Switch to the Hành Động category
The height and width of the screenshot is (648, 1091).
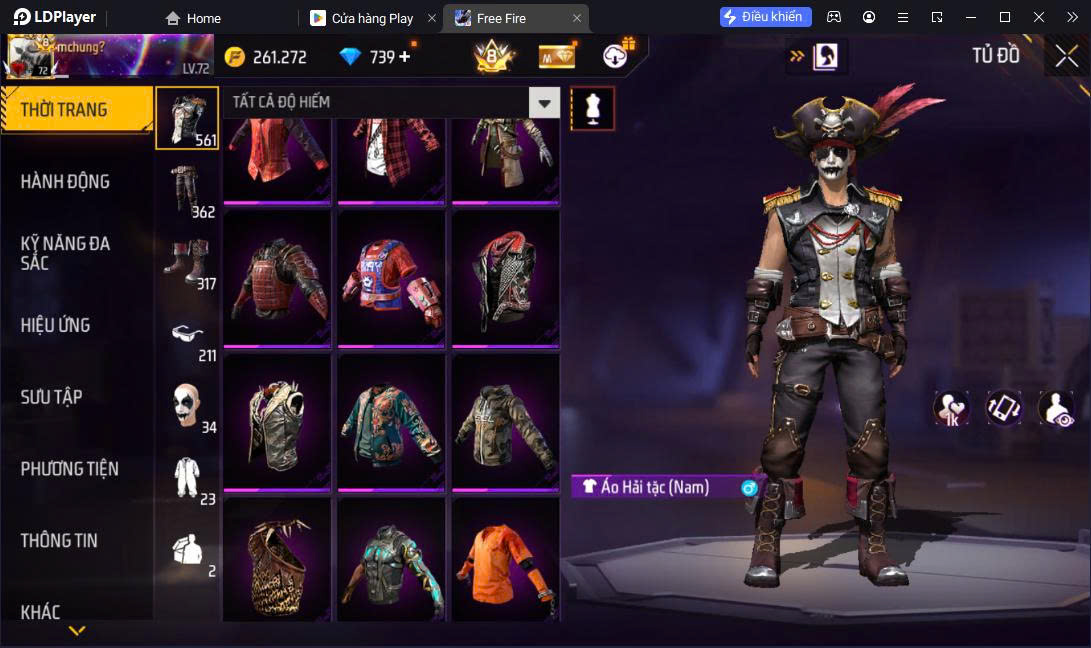click(x=66, y=182)
